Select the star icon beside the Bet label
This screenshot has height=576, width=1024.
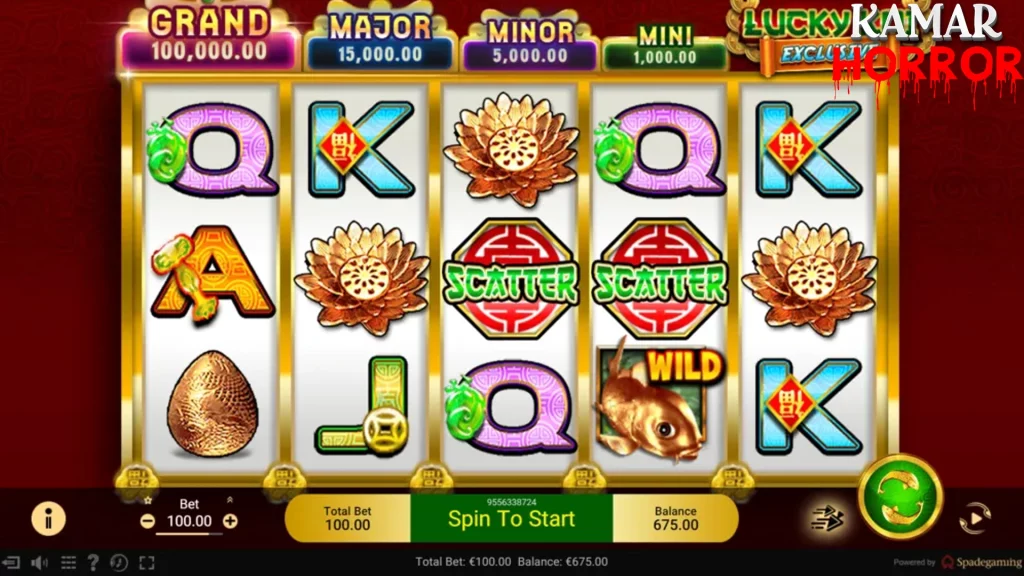148,499
